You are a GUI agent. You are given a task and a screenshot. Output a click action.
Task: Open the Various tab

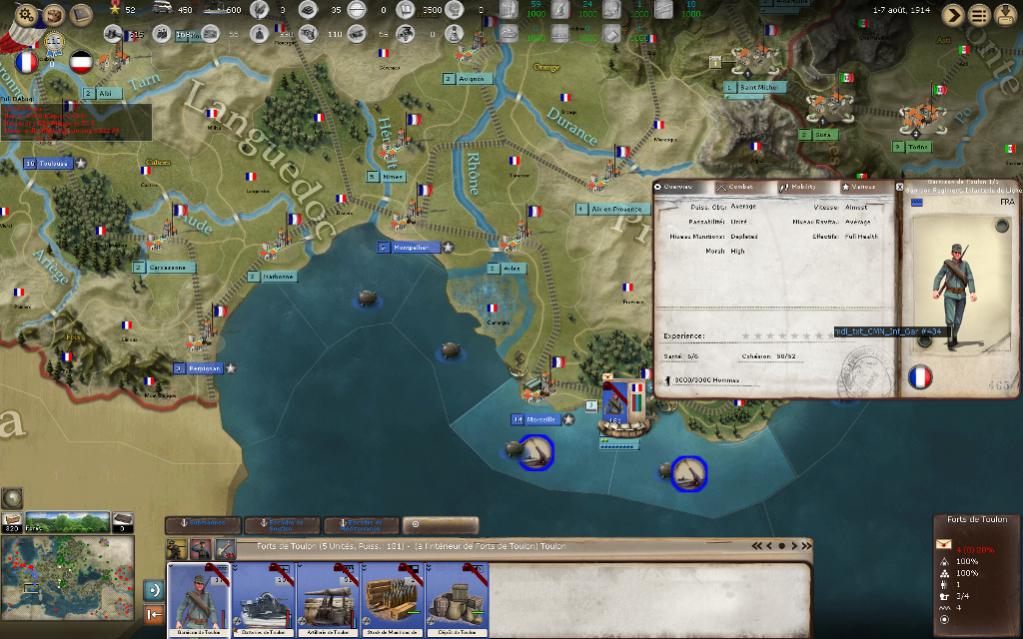[x=859, y=187]
